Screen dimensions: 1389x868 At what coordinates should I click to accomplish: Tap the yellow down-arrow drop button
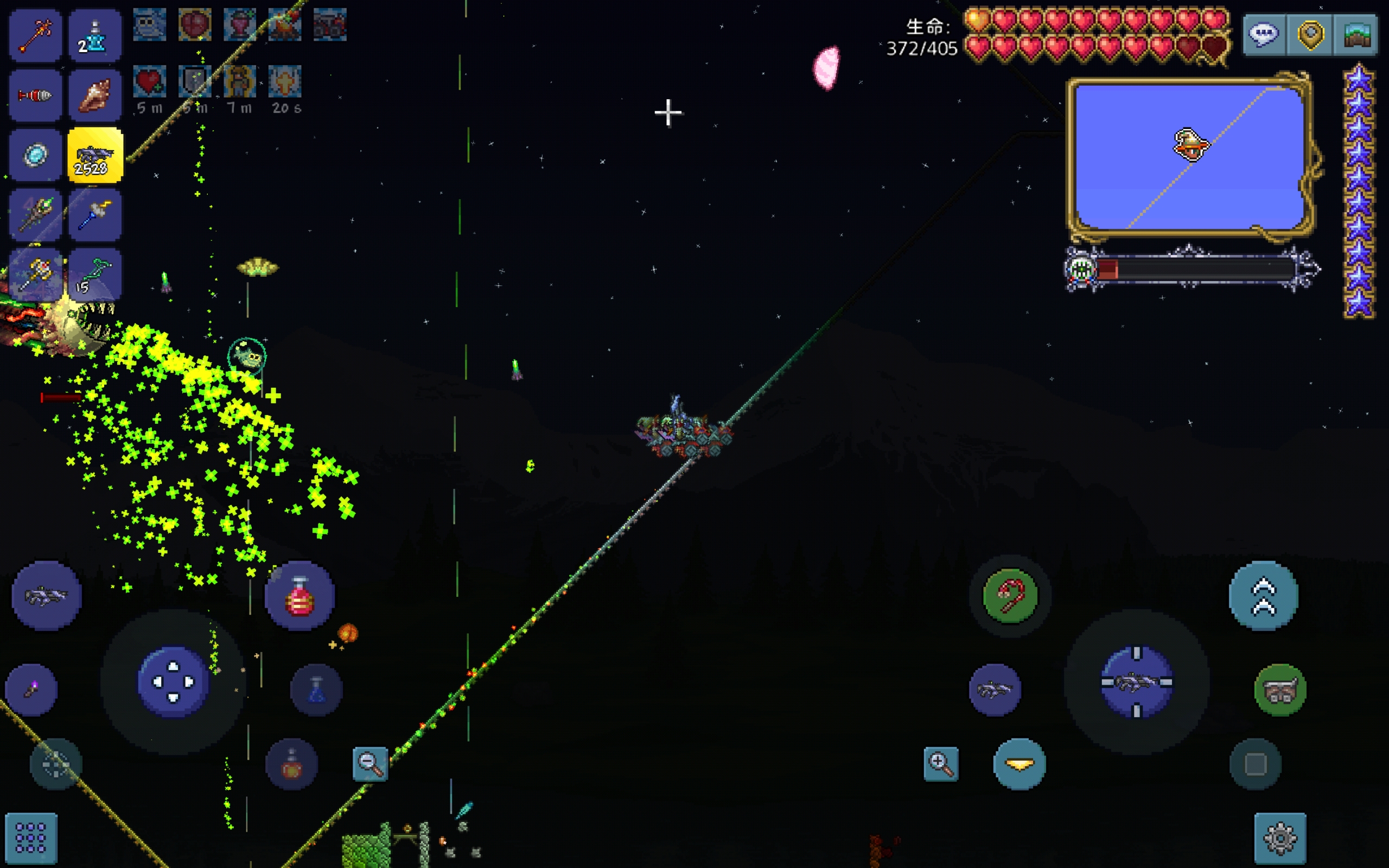[1020, 764]
